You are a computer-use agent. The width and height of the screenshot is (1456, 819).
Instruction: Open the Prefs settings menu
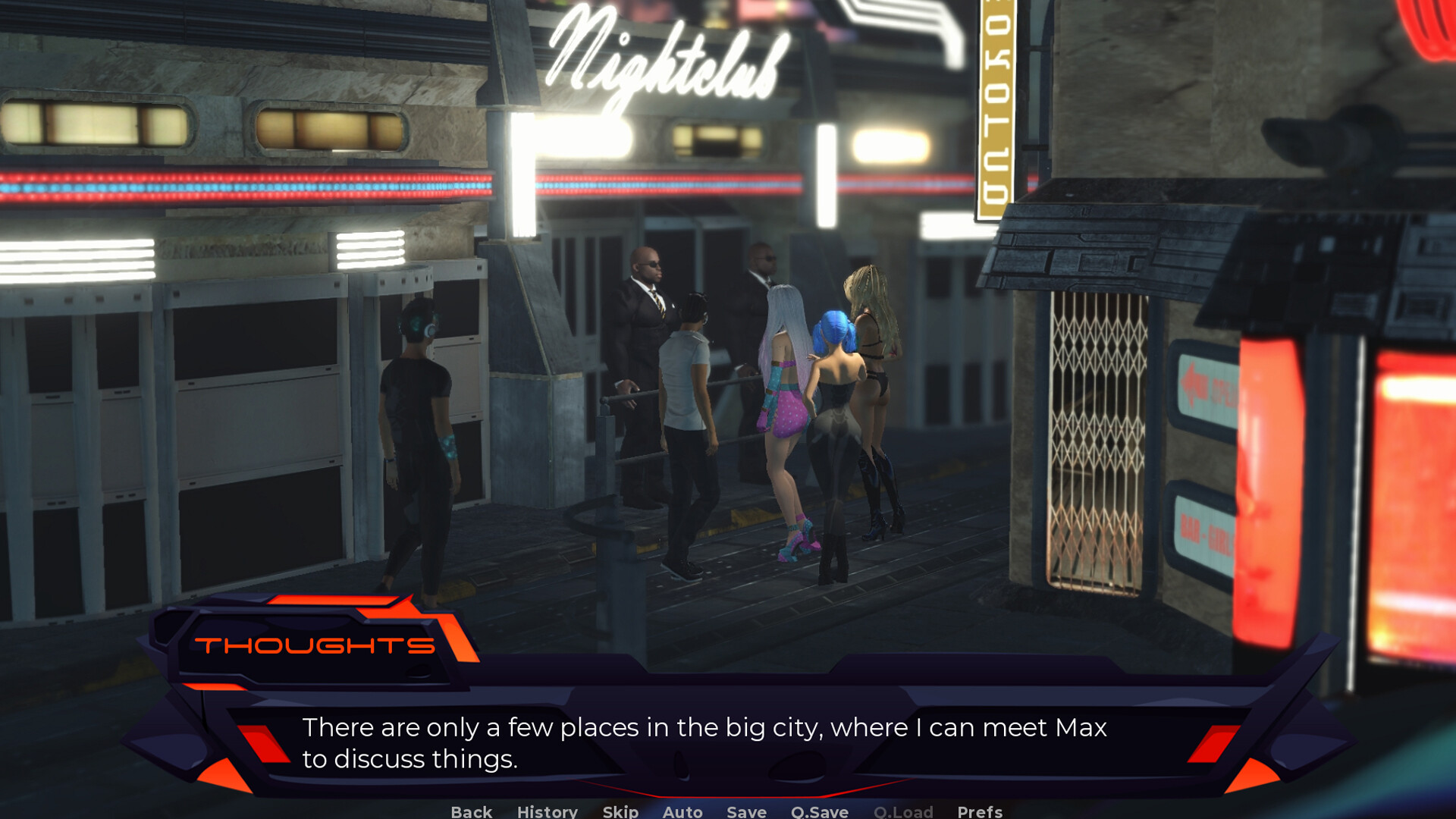(980, 811)
